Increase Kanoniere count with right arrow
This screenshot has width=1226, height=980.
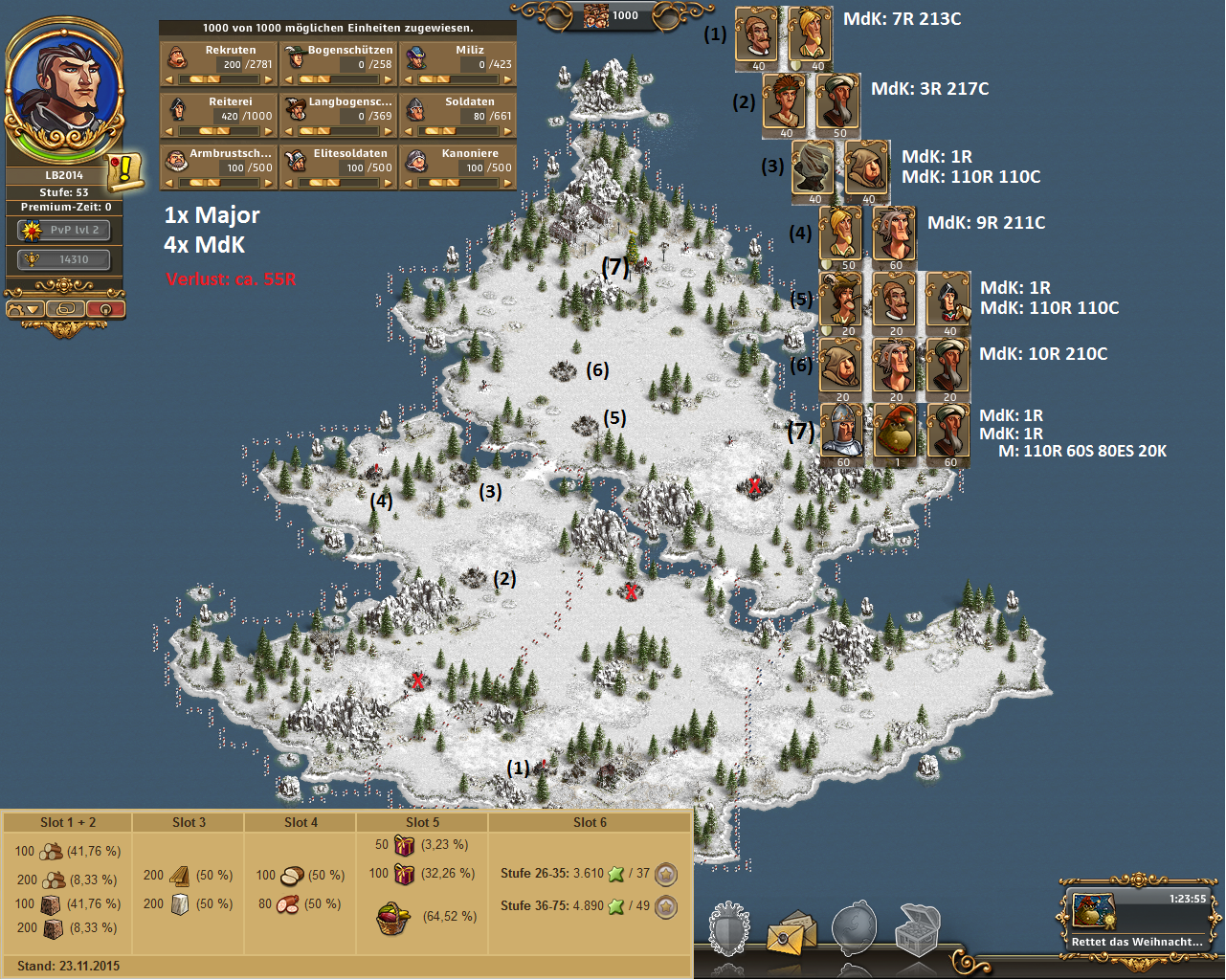[509, 184]
